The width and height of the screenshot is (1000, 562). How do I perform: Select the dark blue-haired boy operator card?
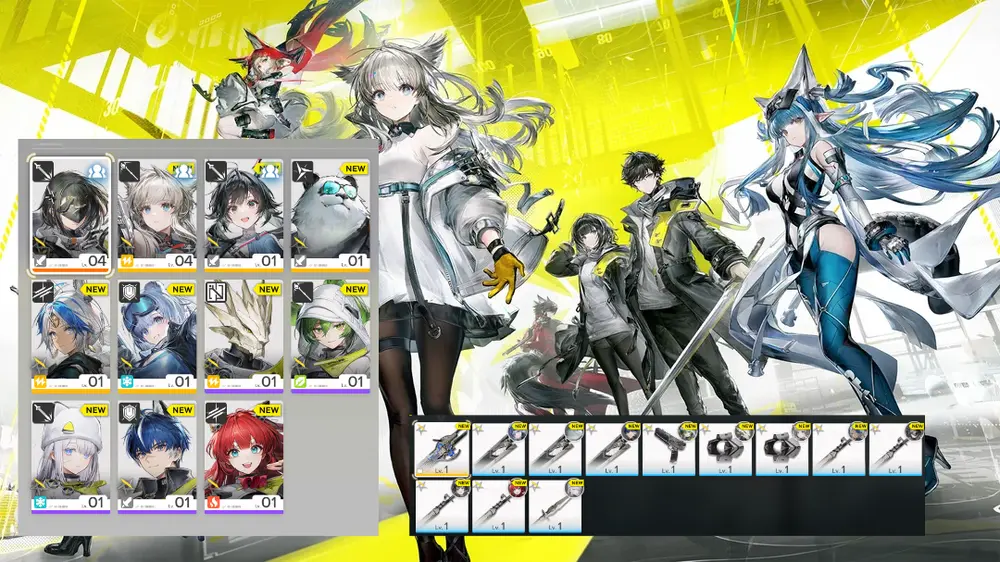[x=156, y=457]
